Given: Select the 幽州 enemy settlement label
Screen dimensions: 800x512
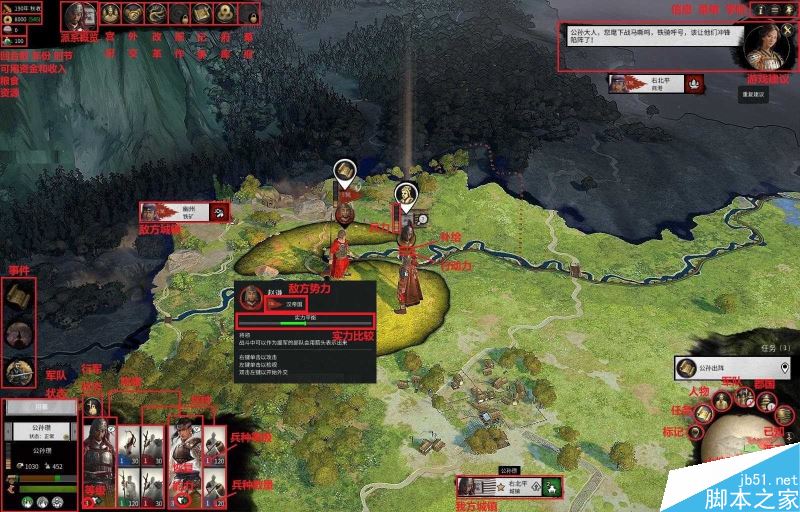Looking at the screenshot, I should [x=187, y=211].
